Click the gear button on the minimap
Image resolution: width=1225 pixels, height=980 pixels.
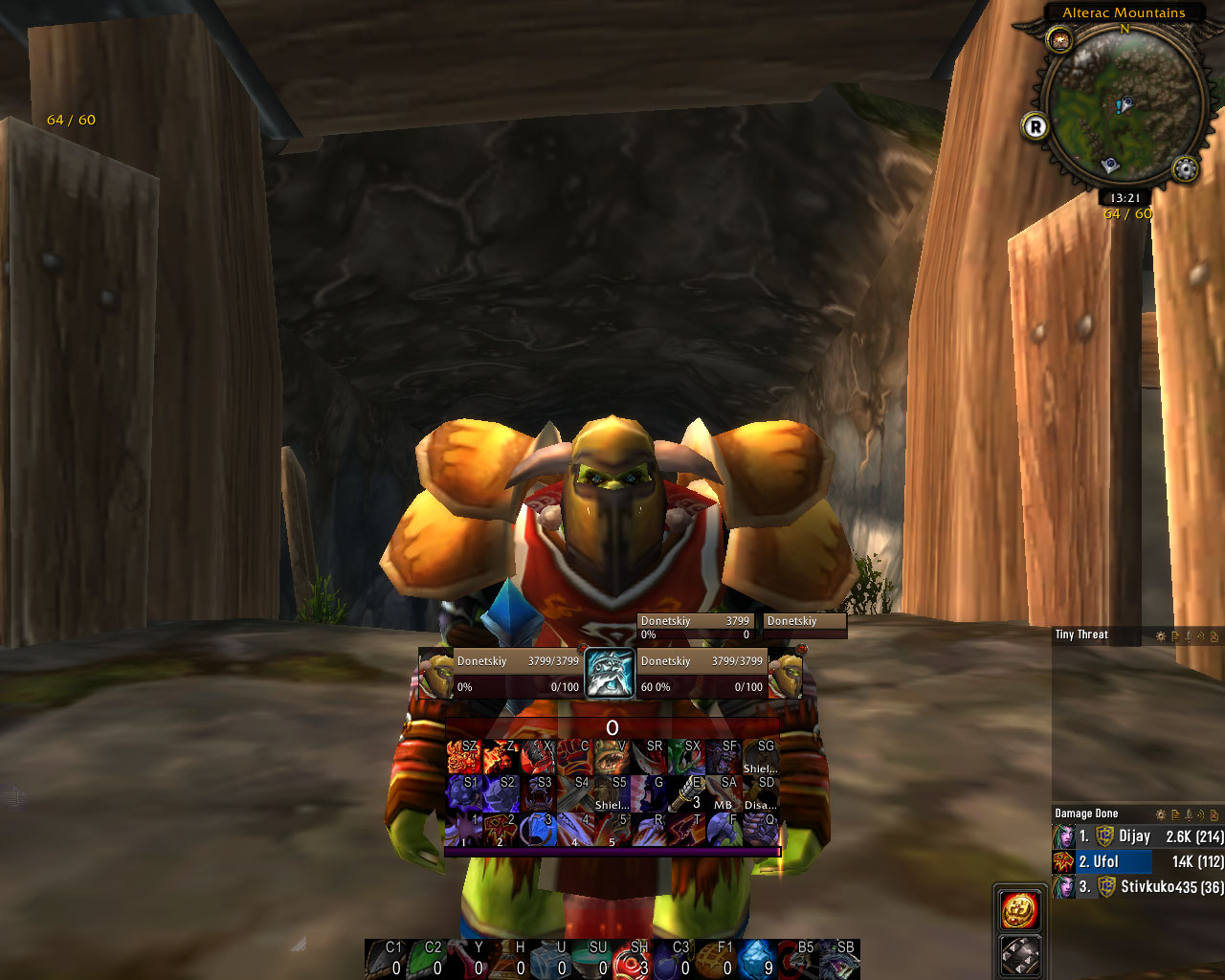pos(1185,169)
